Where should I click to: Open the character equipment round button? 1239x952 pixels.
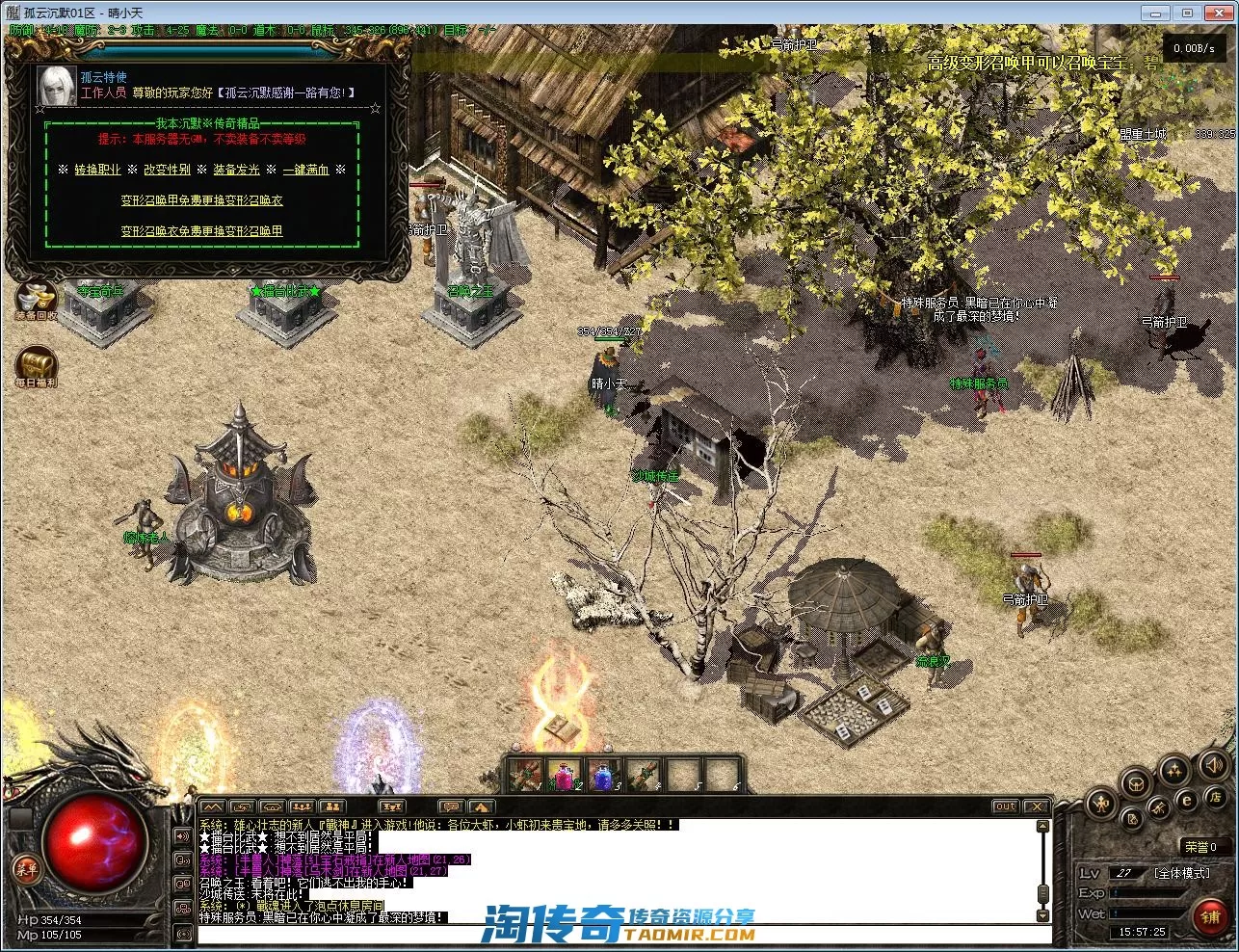coord(1100,803)
